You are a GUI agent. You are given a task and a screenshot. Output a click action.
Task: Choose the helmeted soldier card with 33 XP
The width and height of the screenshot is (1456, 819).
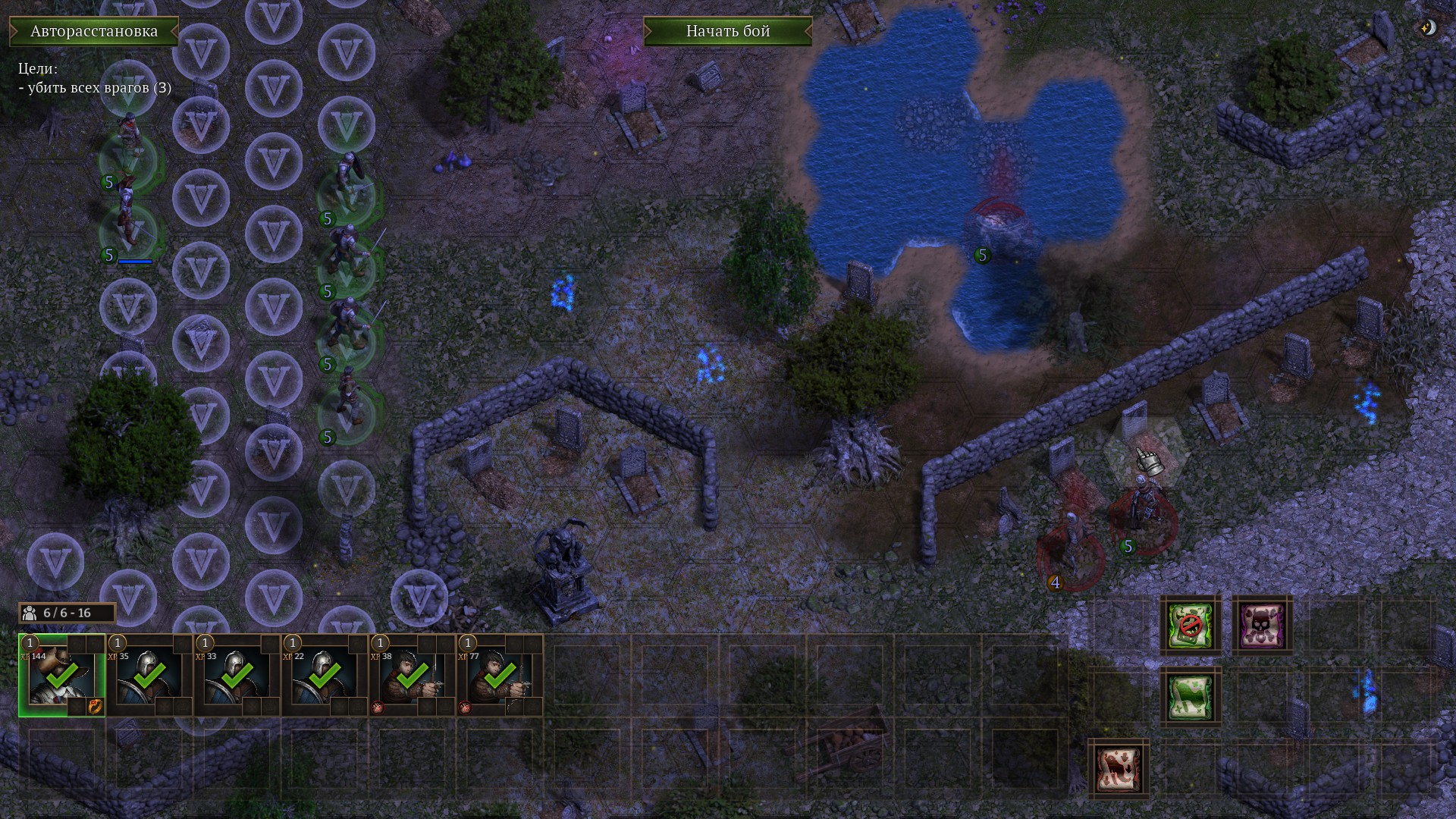click(237, 674)
